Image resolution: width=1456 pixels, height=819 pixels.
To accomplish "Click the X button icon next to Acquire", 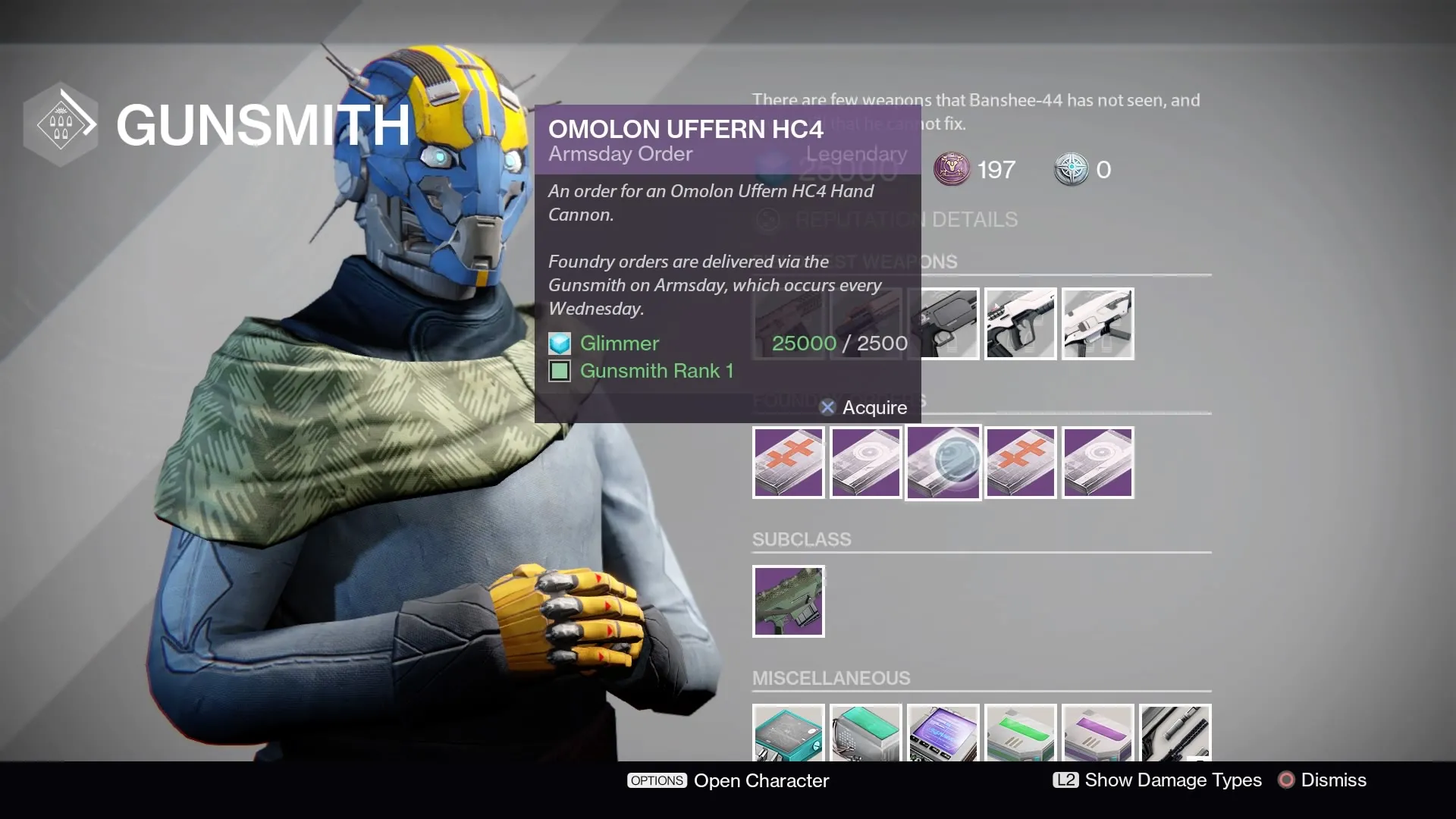I will (x=827, y=407).
